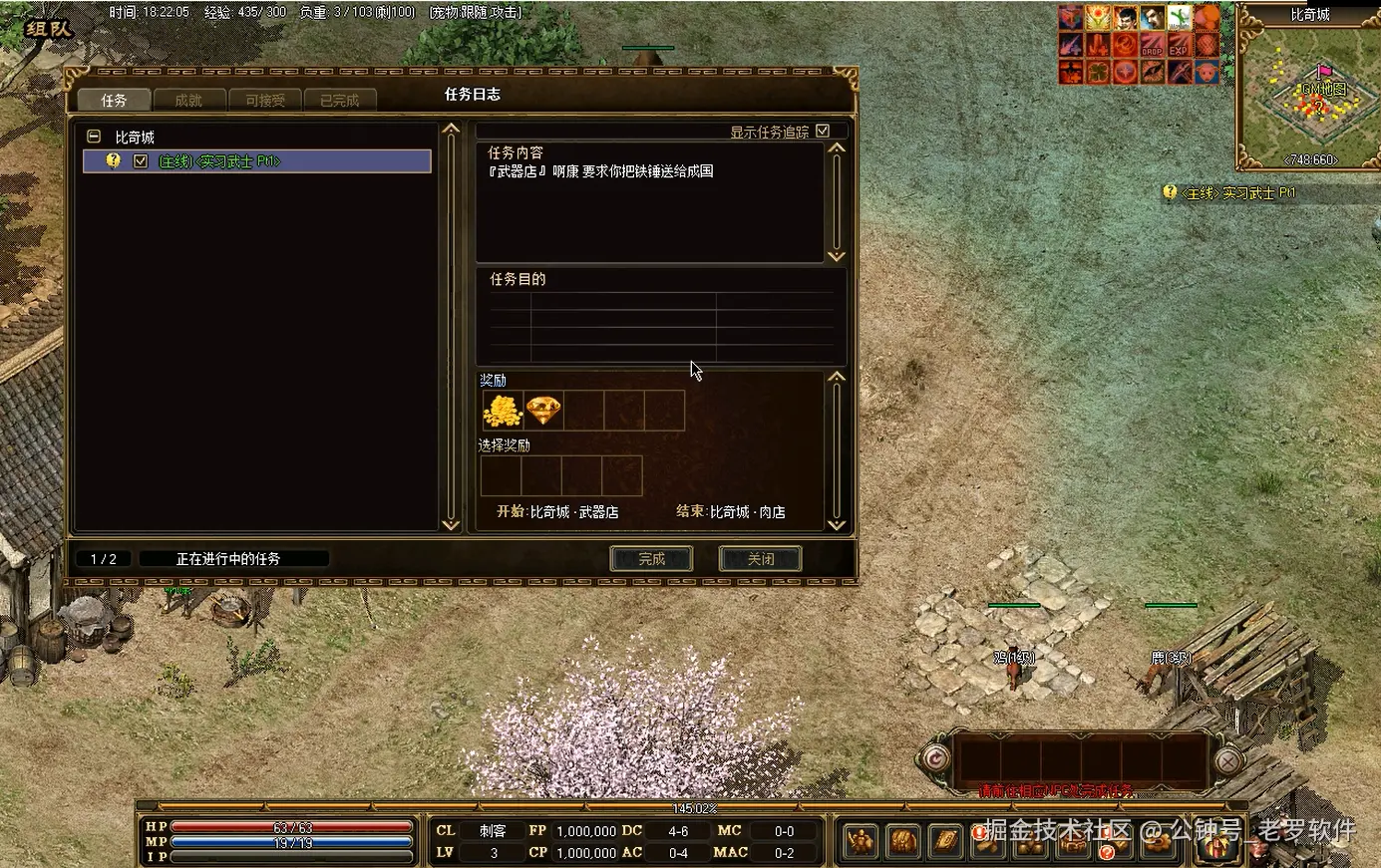Close the empty slot bar with X

(x=1228, y=760)
